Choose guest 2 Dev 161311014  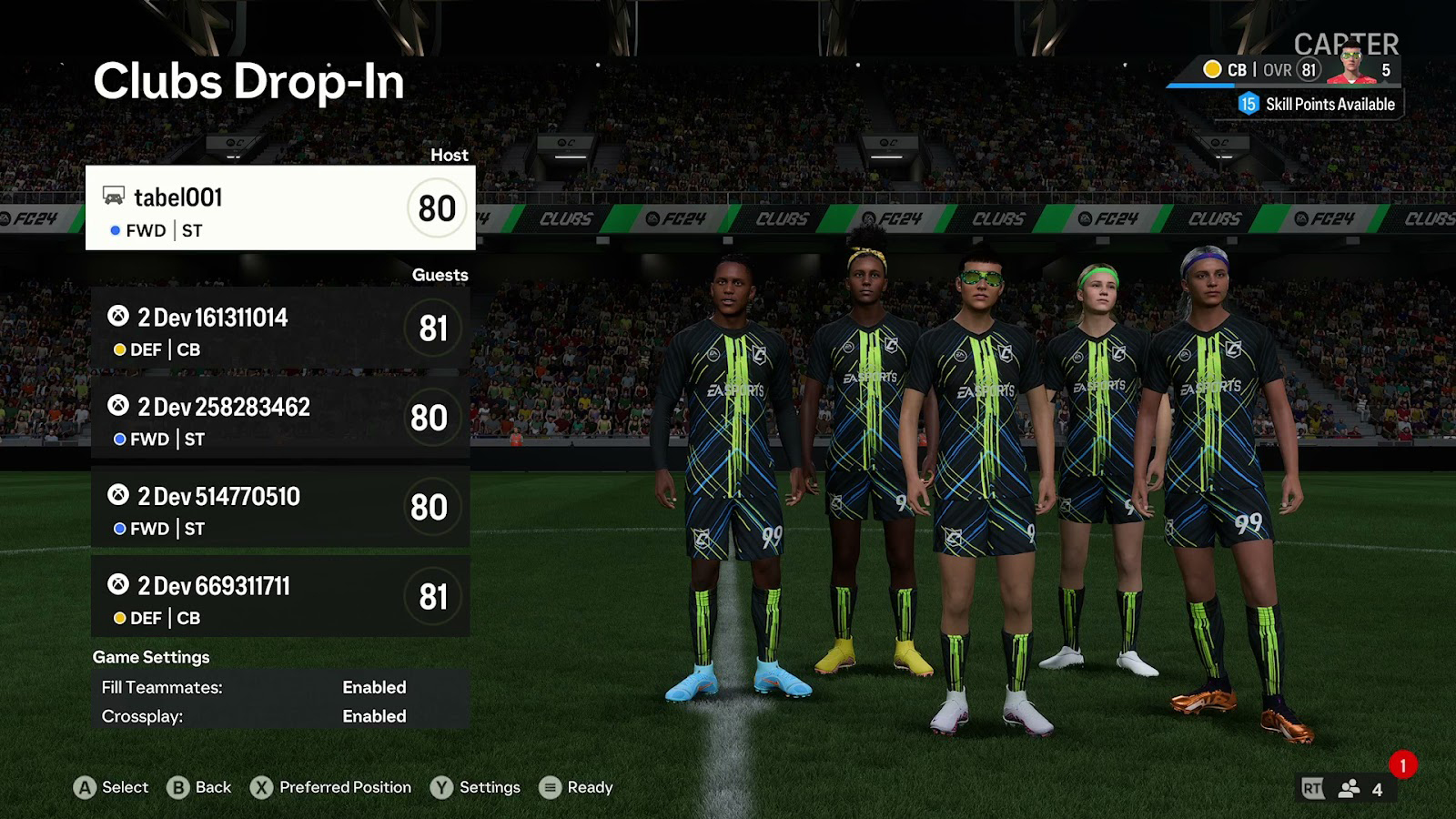click(280, 329)
